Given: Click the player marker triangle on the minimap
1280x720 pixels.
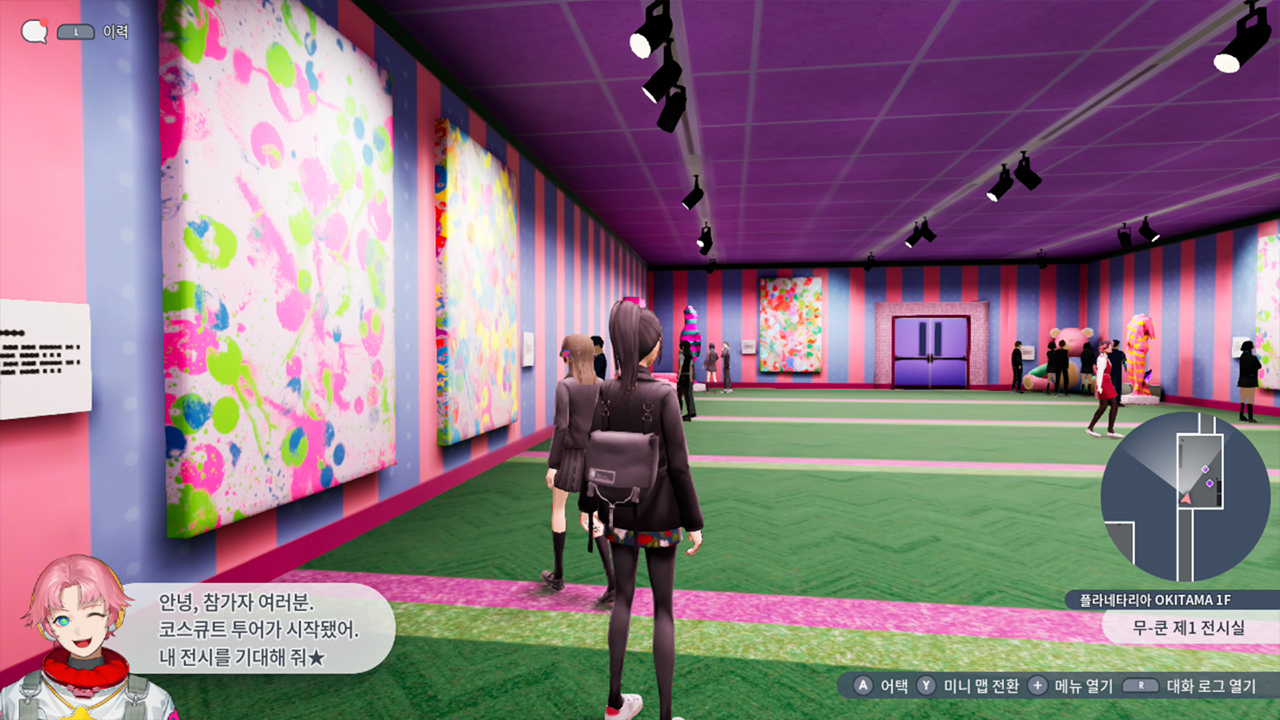Looking at the screenshot, I should (x=1186, y=498).
